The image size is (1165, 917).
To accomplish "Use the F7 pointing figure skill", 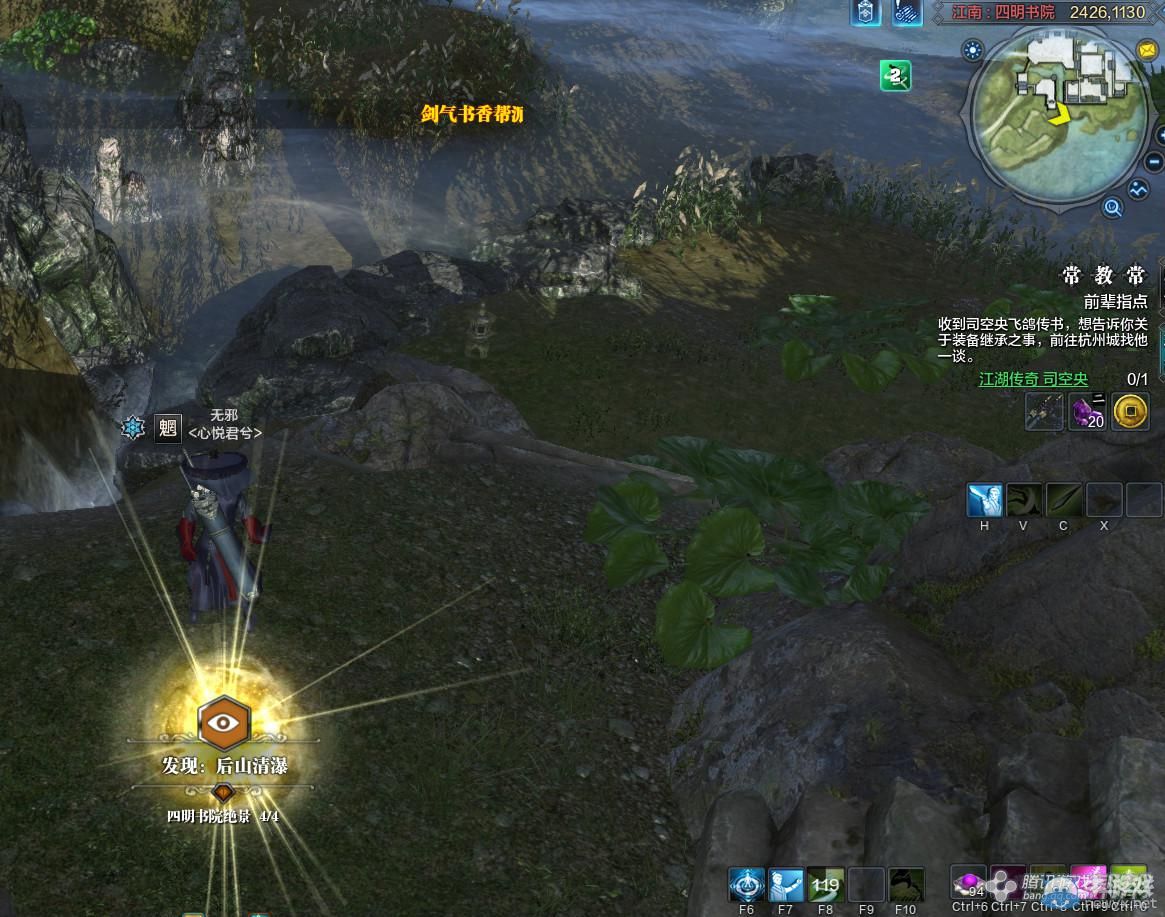I will coord(786,884).
